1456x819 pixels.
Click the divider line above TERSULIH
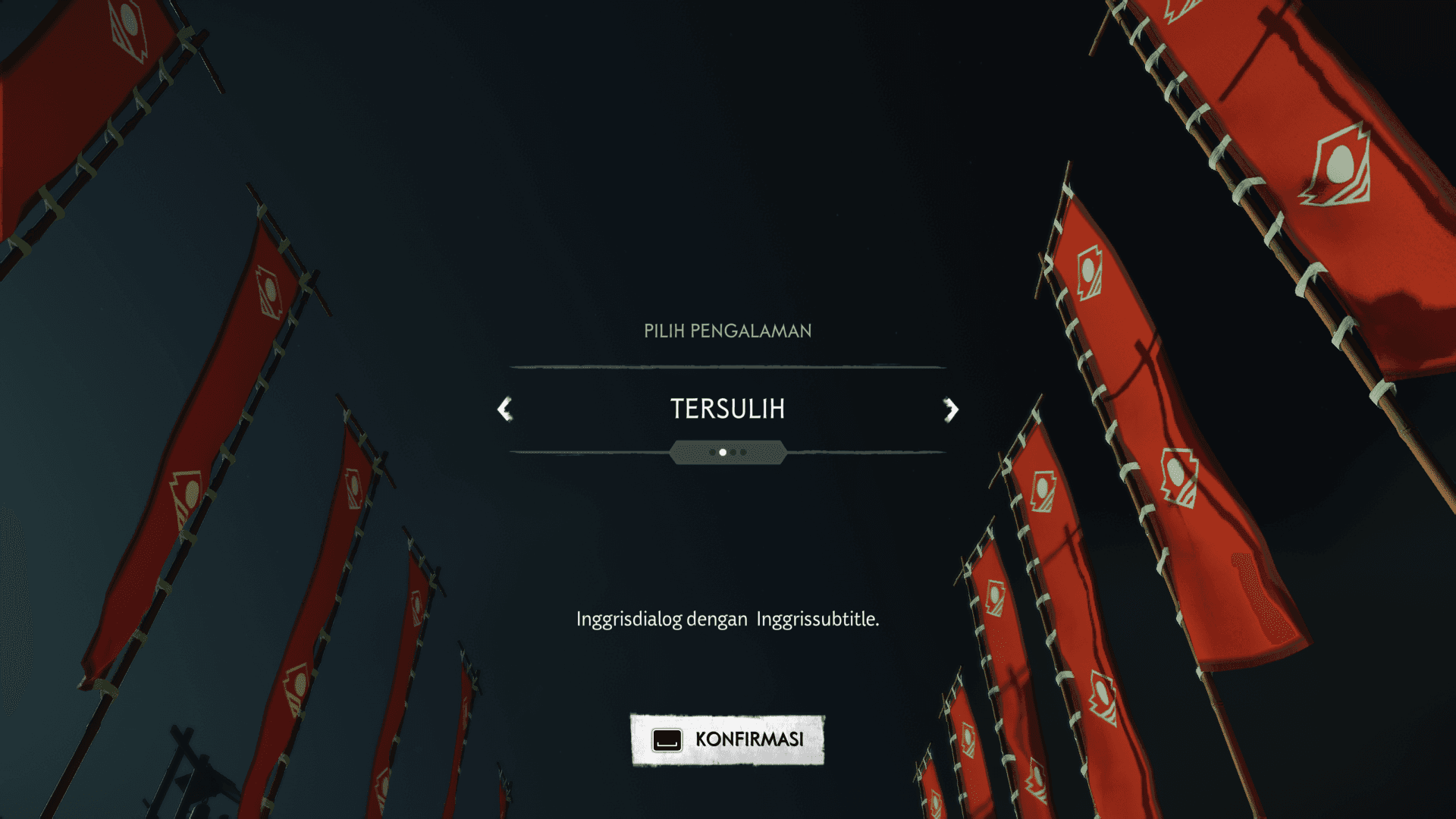pyautogui.click(x=727, y=367)
